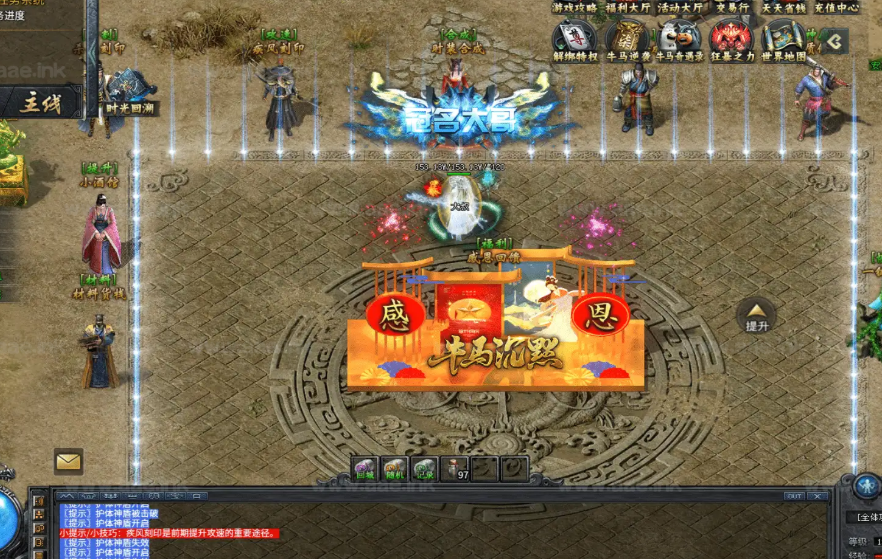Use the 回城 return-to-town hotbar item
882x559 pixels.
click(366, 468)
